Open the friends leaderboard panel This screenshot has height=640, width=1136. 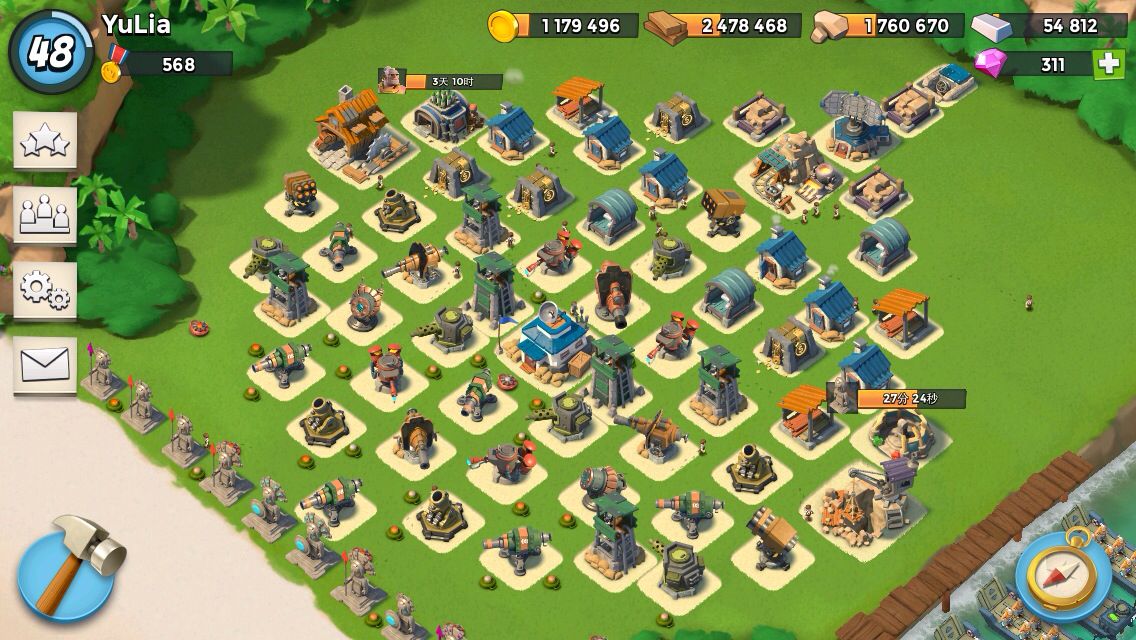(x=45, y=214)
